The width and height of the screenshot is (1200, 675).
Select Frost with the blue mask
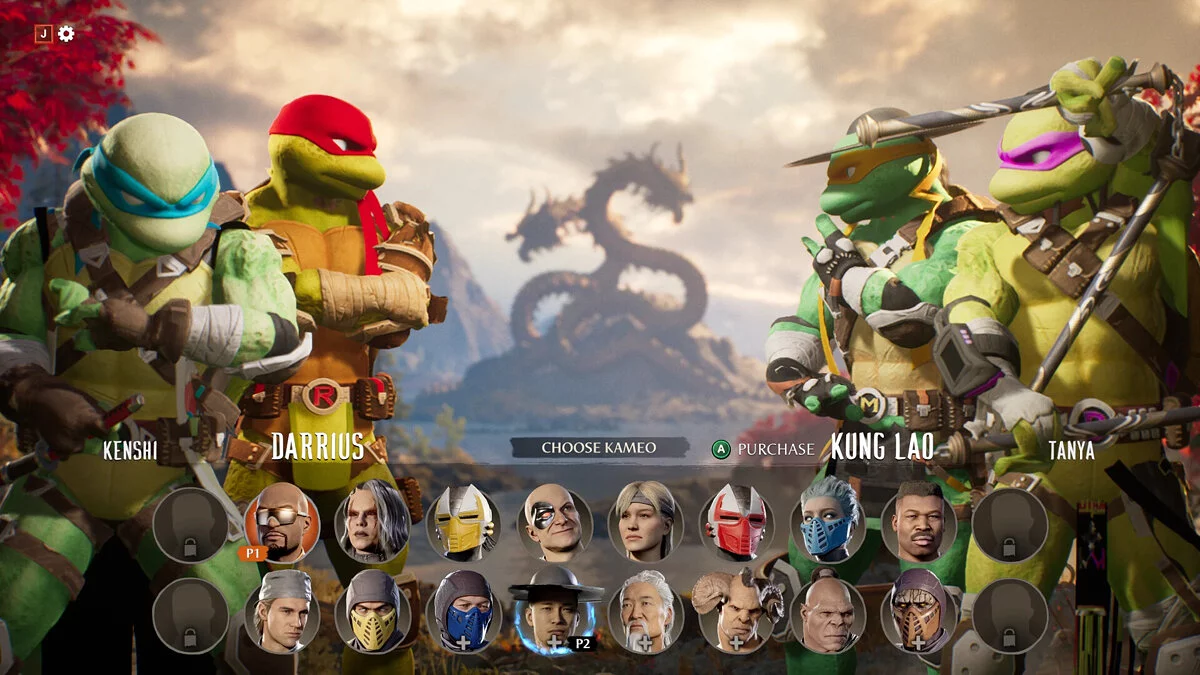828,522
